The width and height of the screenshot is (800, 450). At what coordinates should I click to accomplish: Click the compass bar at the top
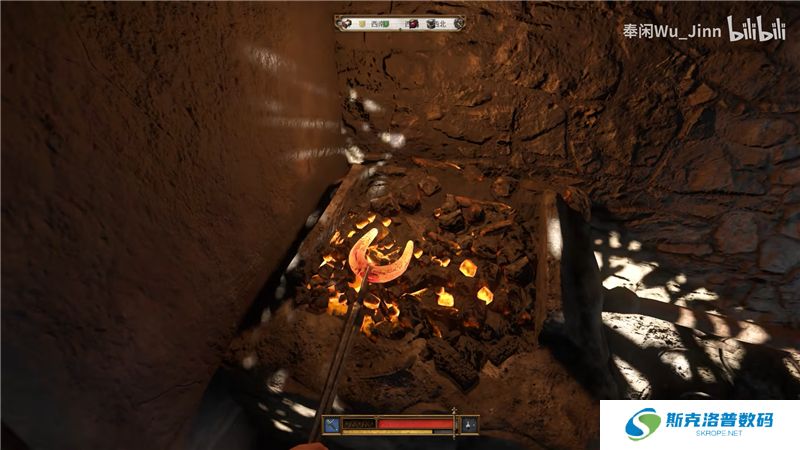pos(400,23)
